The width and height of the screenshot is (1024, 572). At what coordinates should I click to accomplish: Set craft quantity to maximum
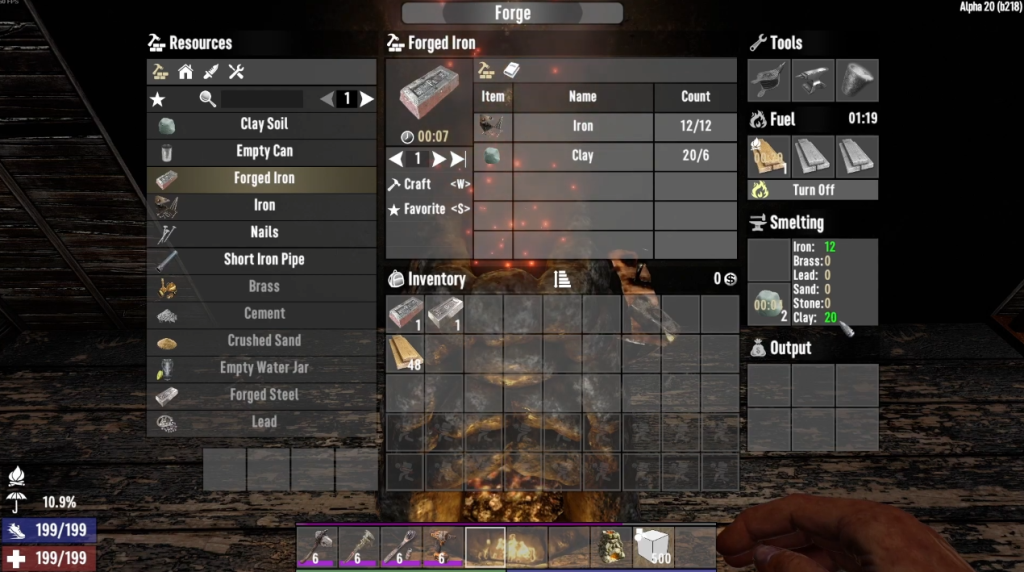pyautogui.click(x=458, y=159)
